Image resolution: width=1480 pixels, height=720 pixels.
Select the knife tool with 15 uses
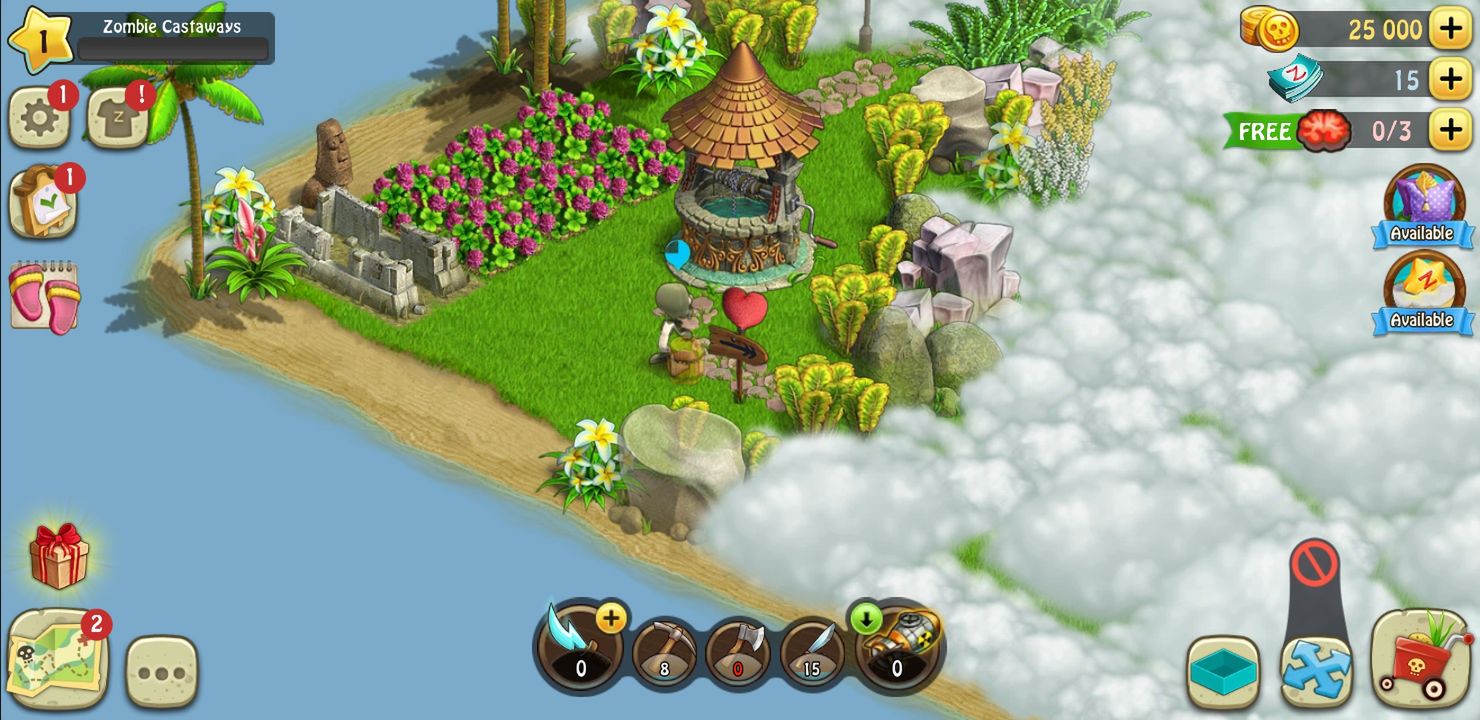(815, 650)
